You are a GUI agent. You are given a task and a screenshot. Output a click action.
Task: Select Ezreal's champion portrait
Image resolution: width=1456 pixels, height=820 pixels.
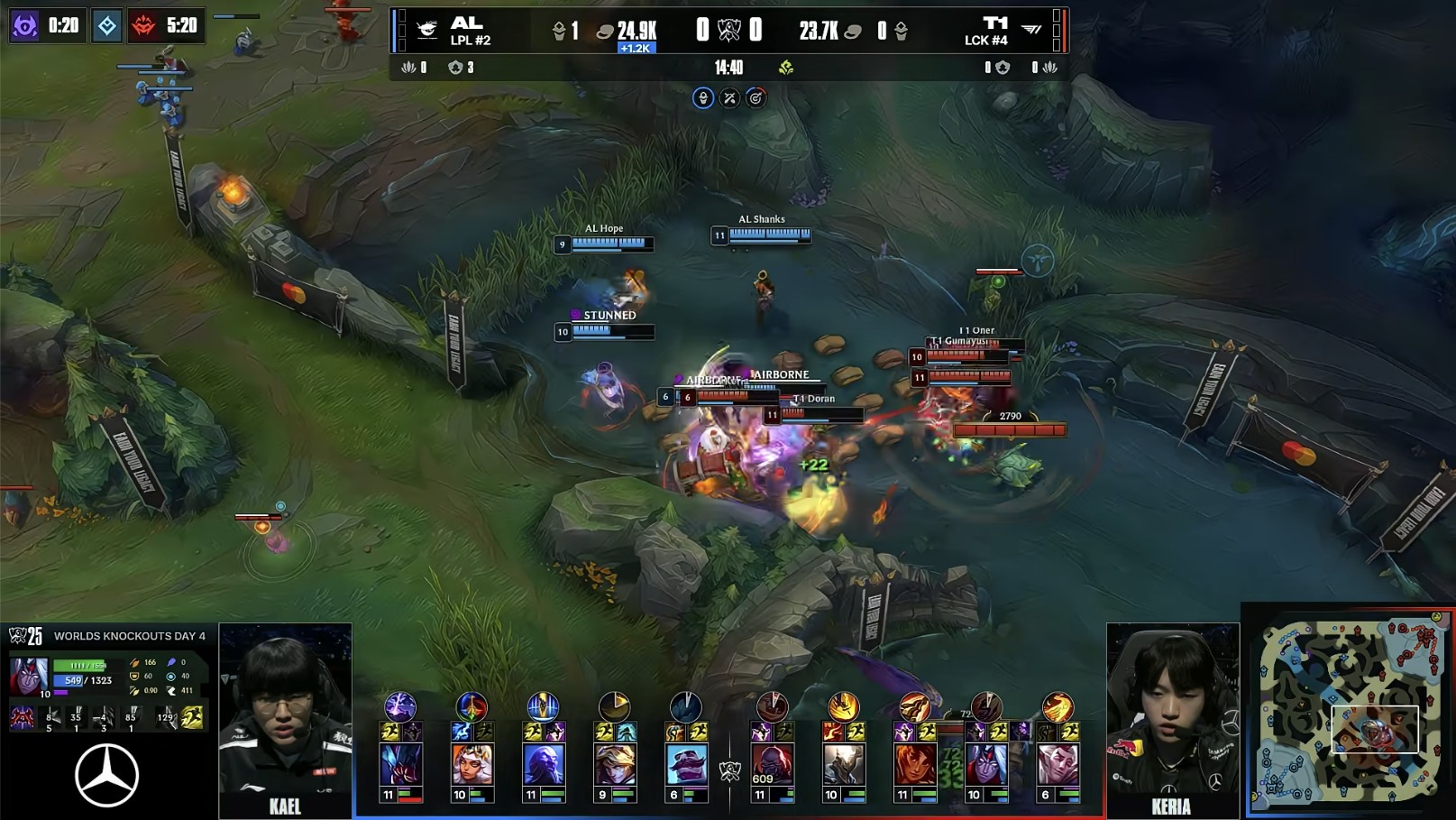pyautogui.click(x=614, y=765)
